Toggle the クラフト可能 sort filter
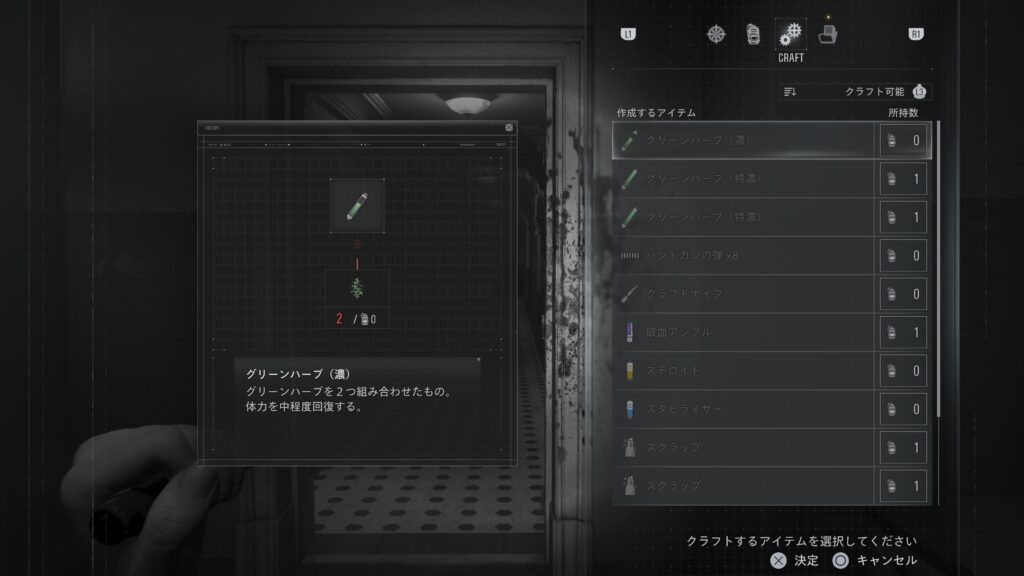Screen dimensions: 1024x576 coord(855,92)
